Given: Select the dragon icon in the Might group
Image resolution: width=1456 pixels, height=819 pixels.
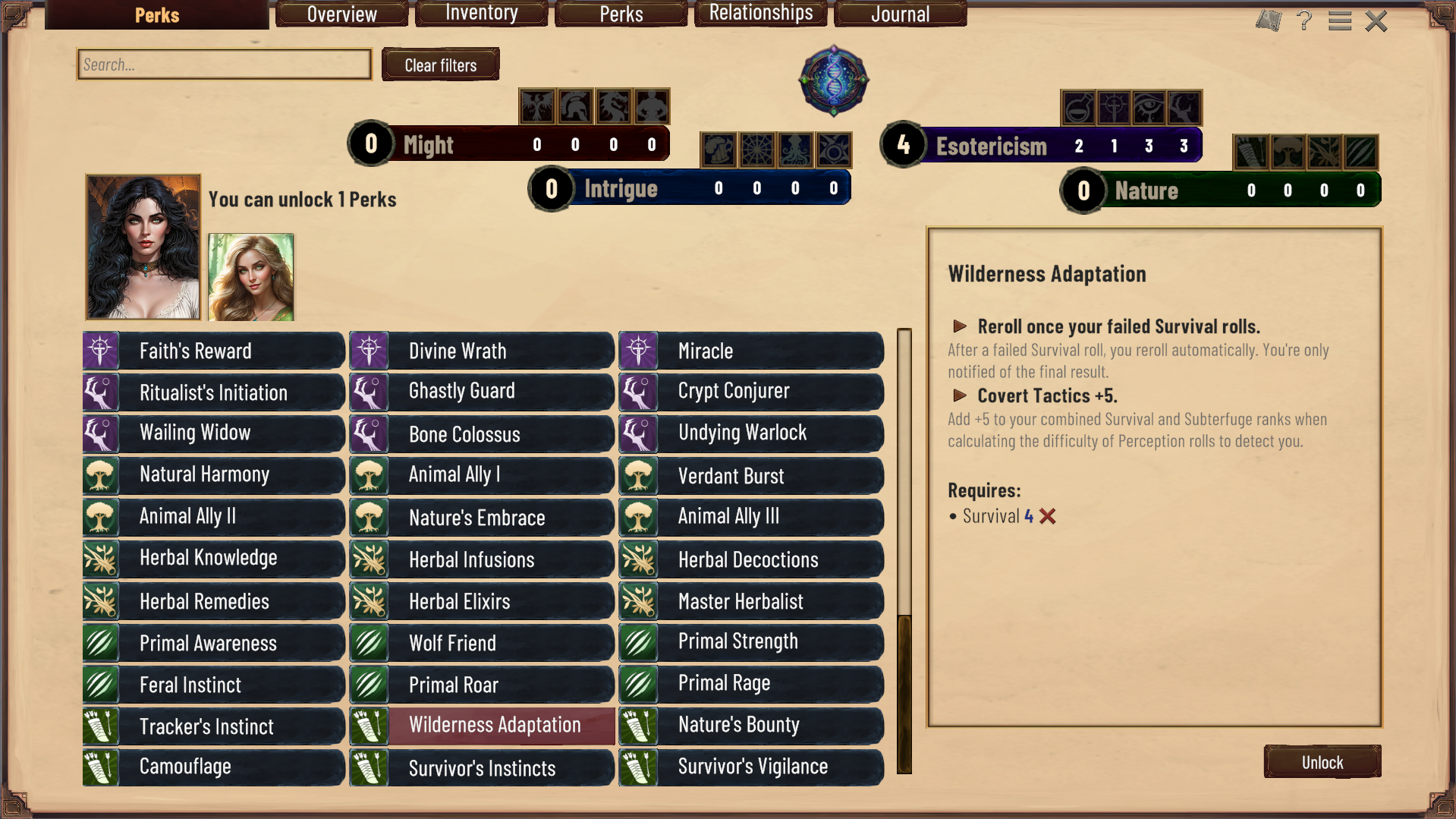Looking at the screenshot, I should point(614,106).
